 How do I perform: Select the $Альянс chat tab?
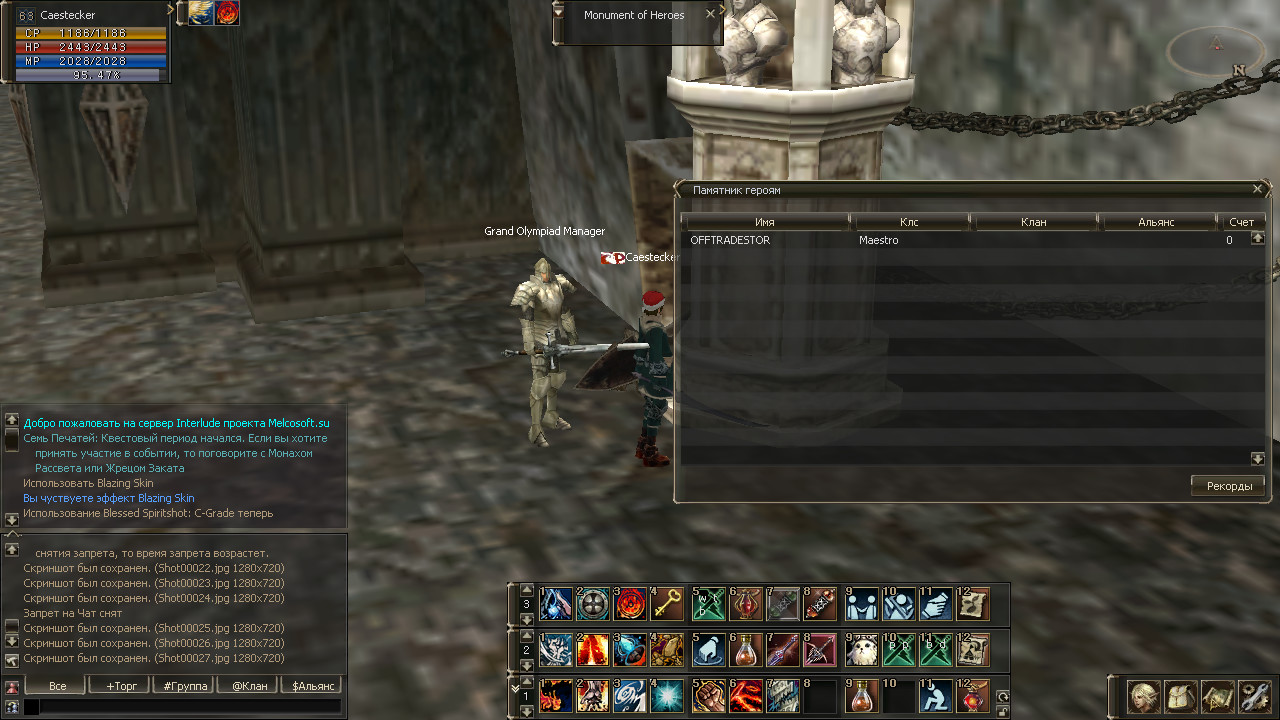(x=311, y=686)
